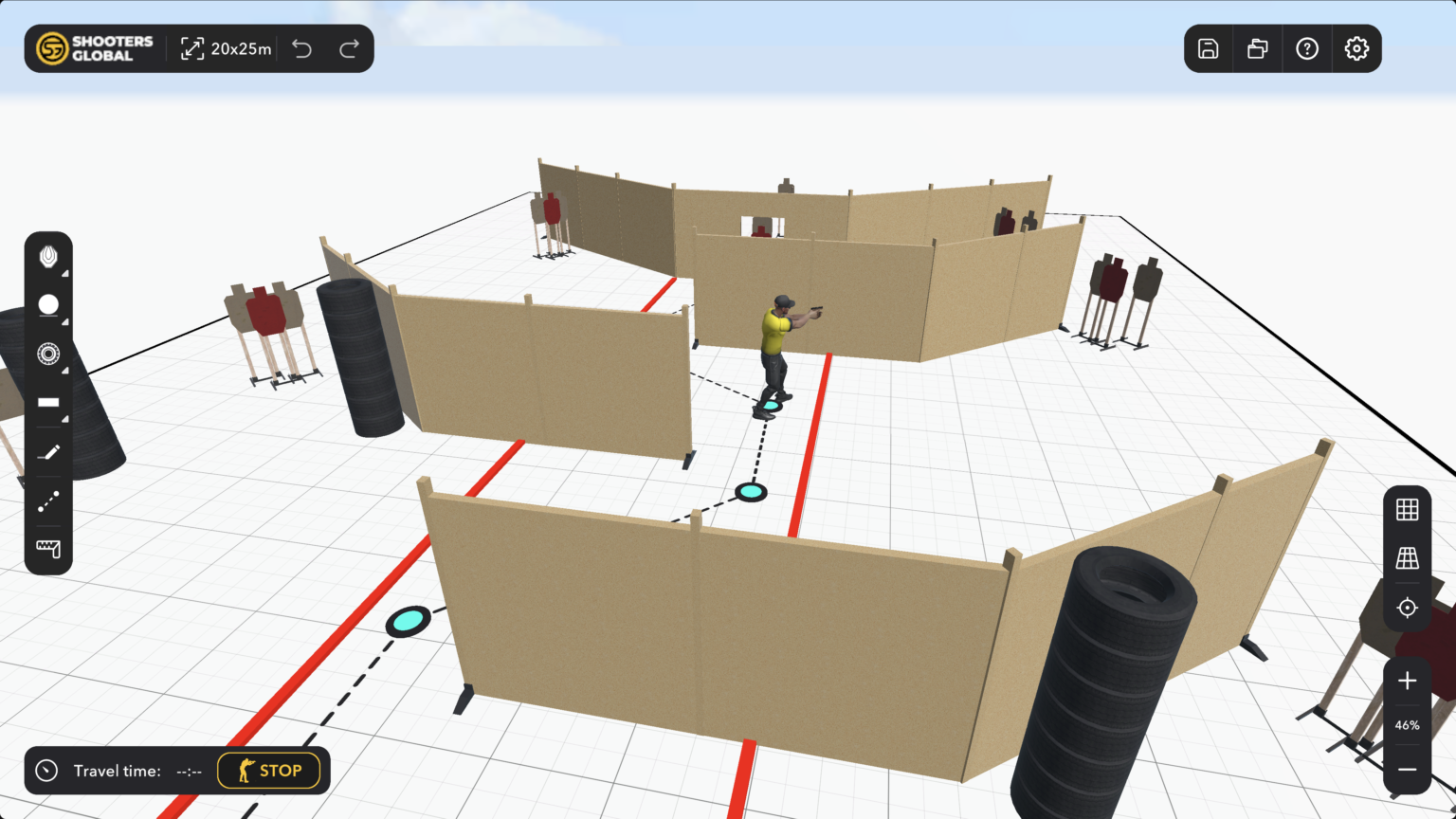Click the 46% zoom level indicator
This screenshot has height=819, width=1456.
[1407, 725]
